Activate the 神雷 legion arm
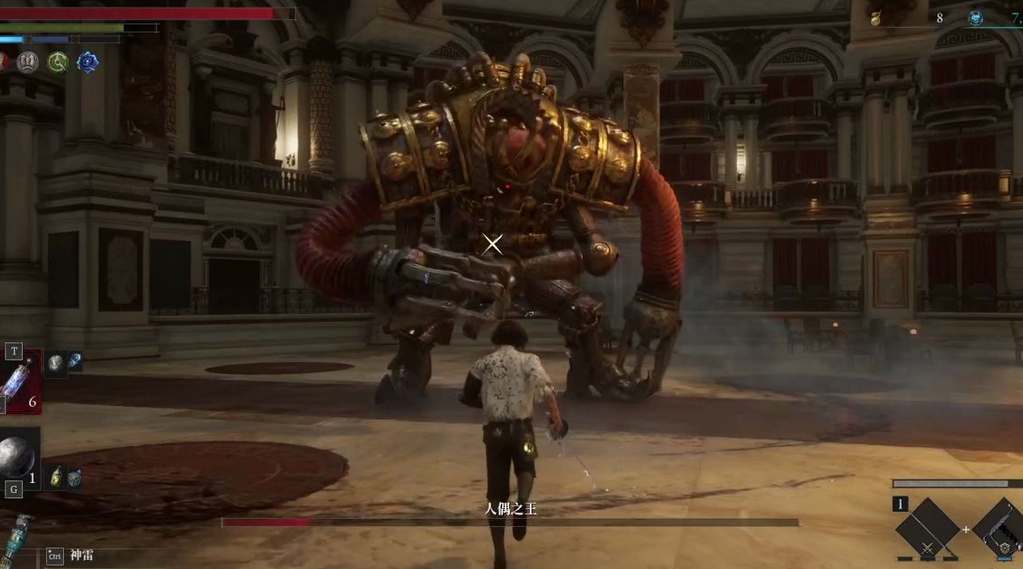 pos(81,555)
